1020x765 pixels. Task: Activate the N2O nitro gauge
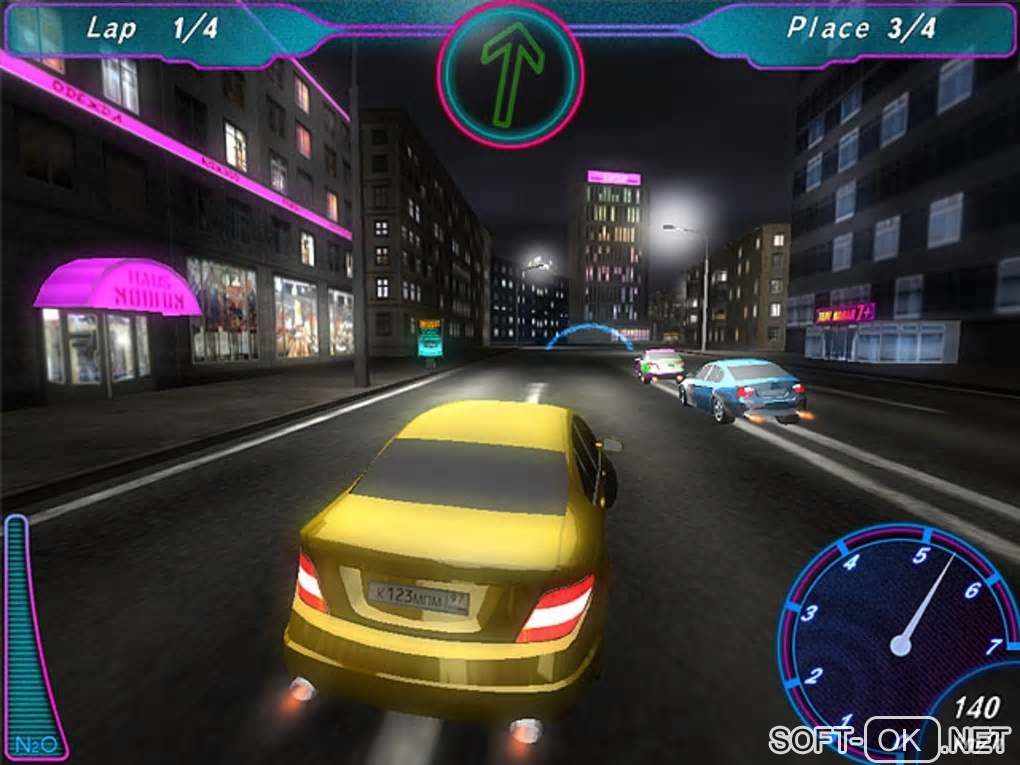[x=33, y=640]
